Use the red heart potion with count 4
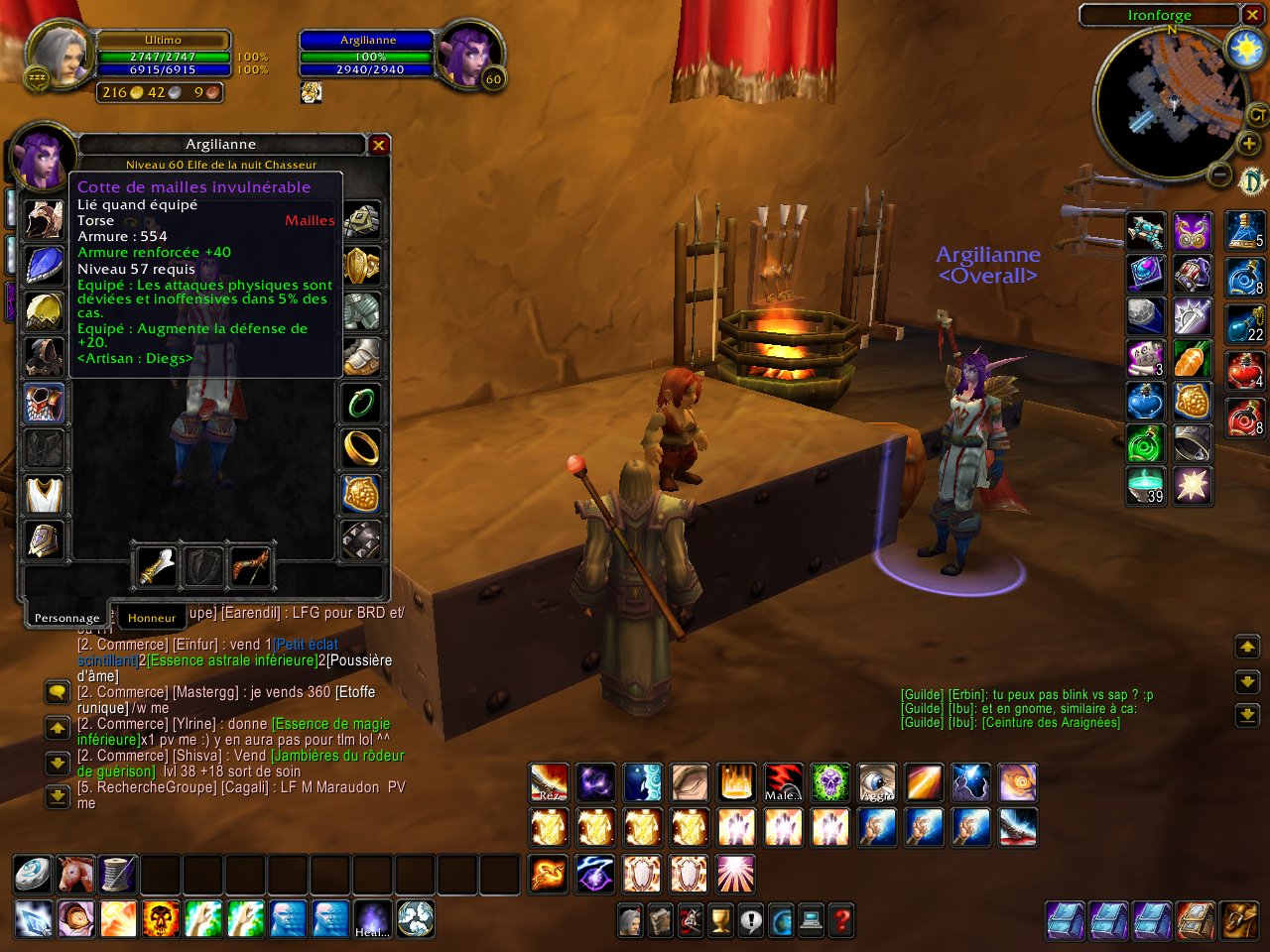1270x952 pixels. (x=1245, y=371)
